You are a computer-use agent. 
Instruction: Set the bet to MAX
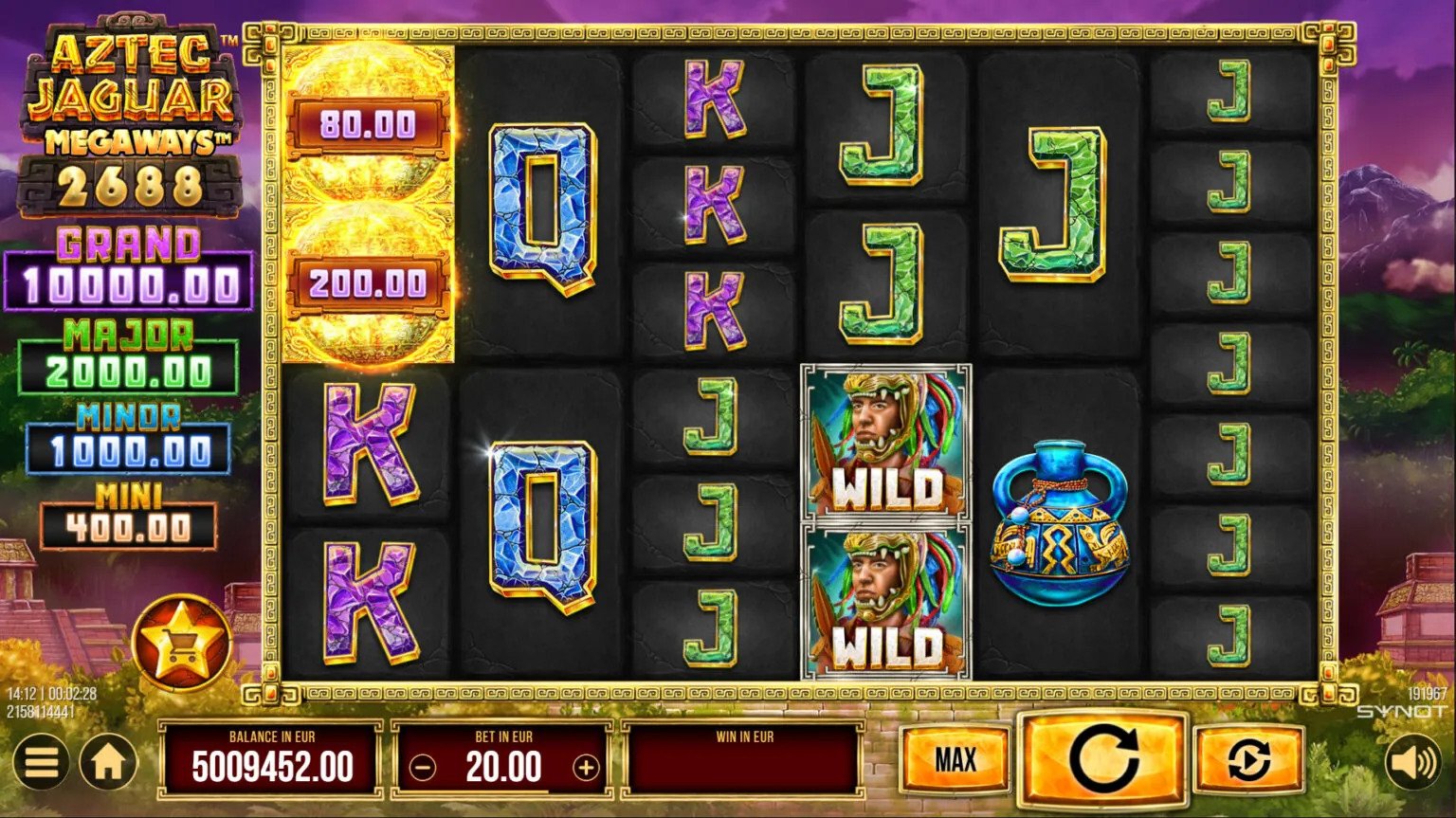pyautogui.click(x=955, y=759)
